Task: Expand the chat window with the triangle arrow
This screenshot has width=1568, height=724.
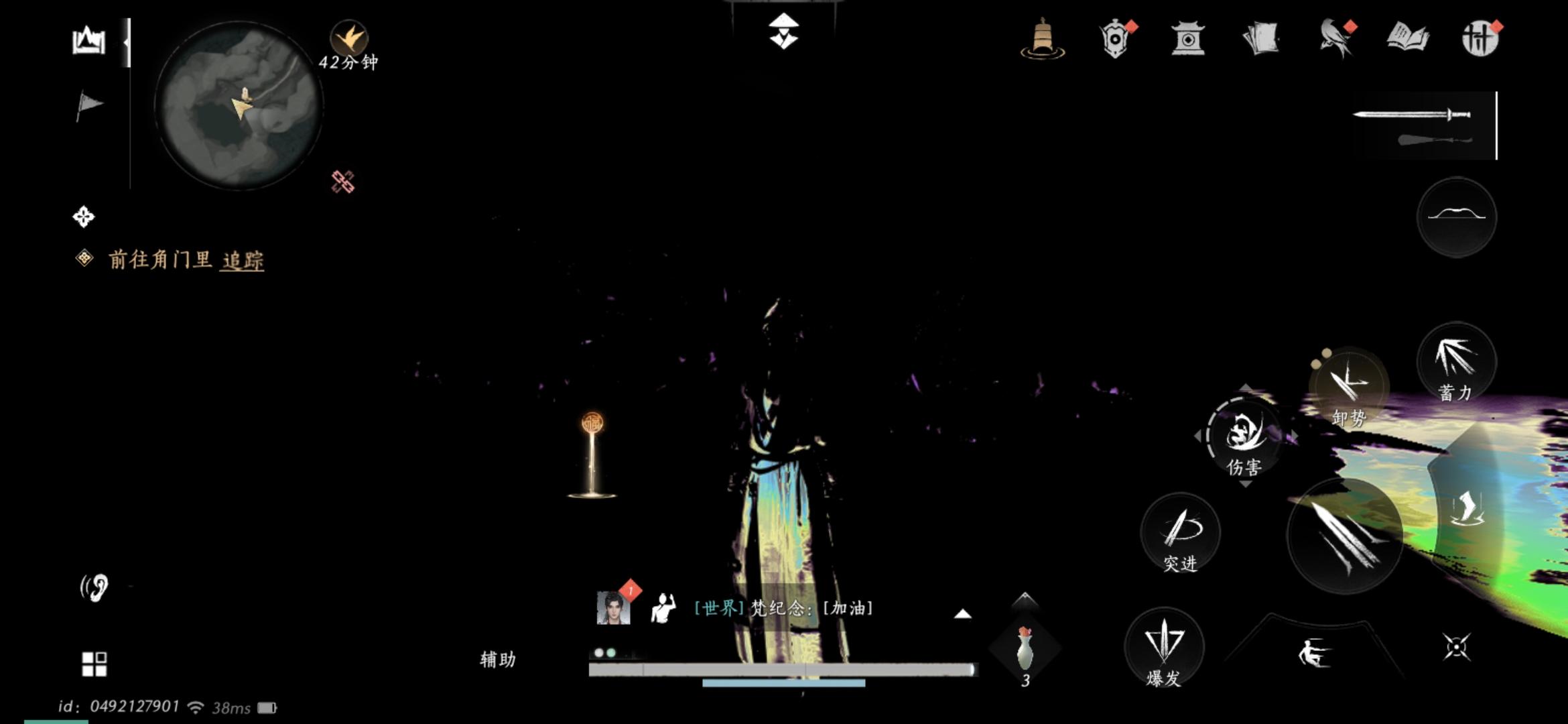Action: click(962, 613)
